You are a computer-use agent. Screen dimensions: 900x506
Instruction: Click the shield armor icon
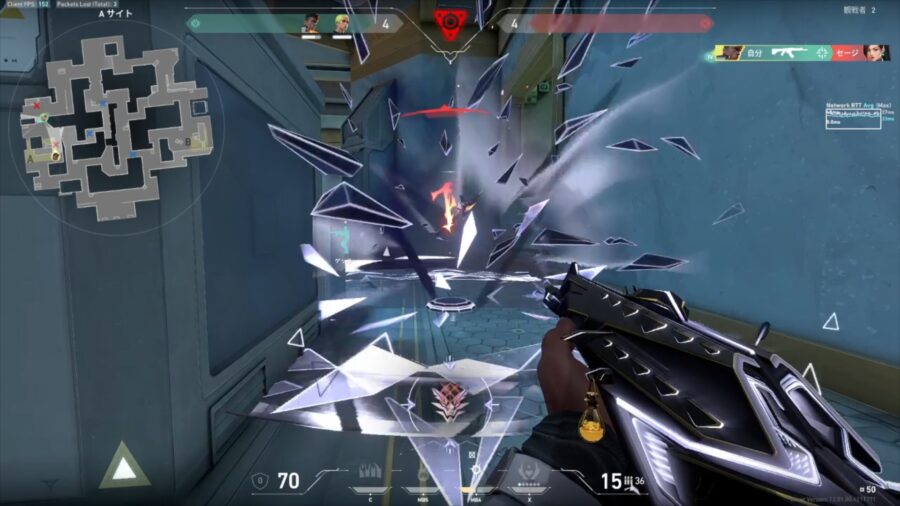261,481
